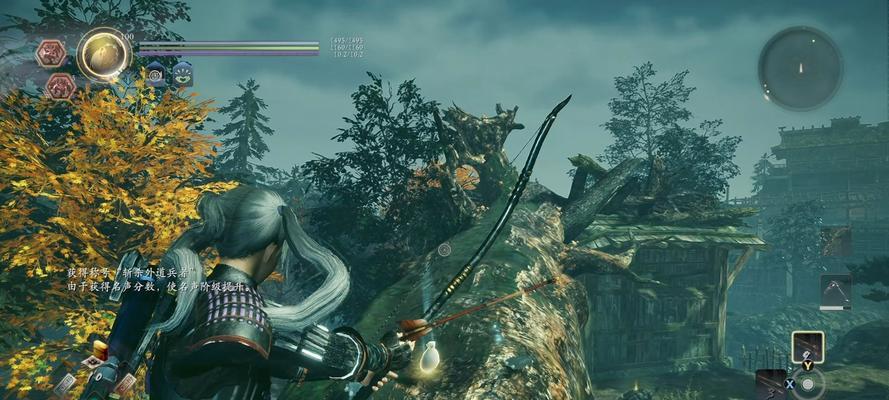Select the ranged weapon slot beside the X glyph
This screenshot has height=400, width=889.
[x=770, y=382]
